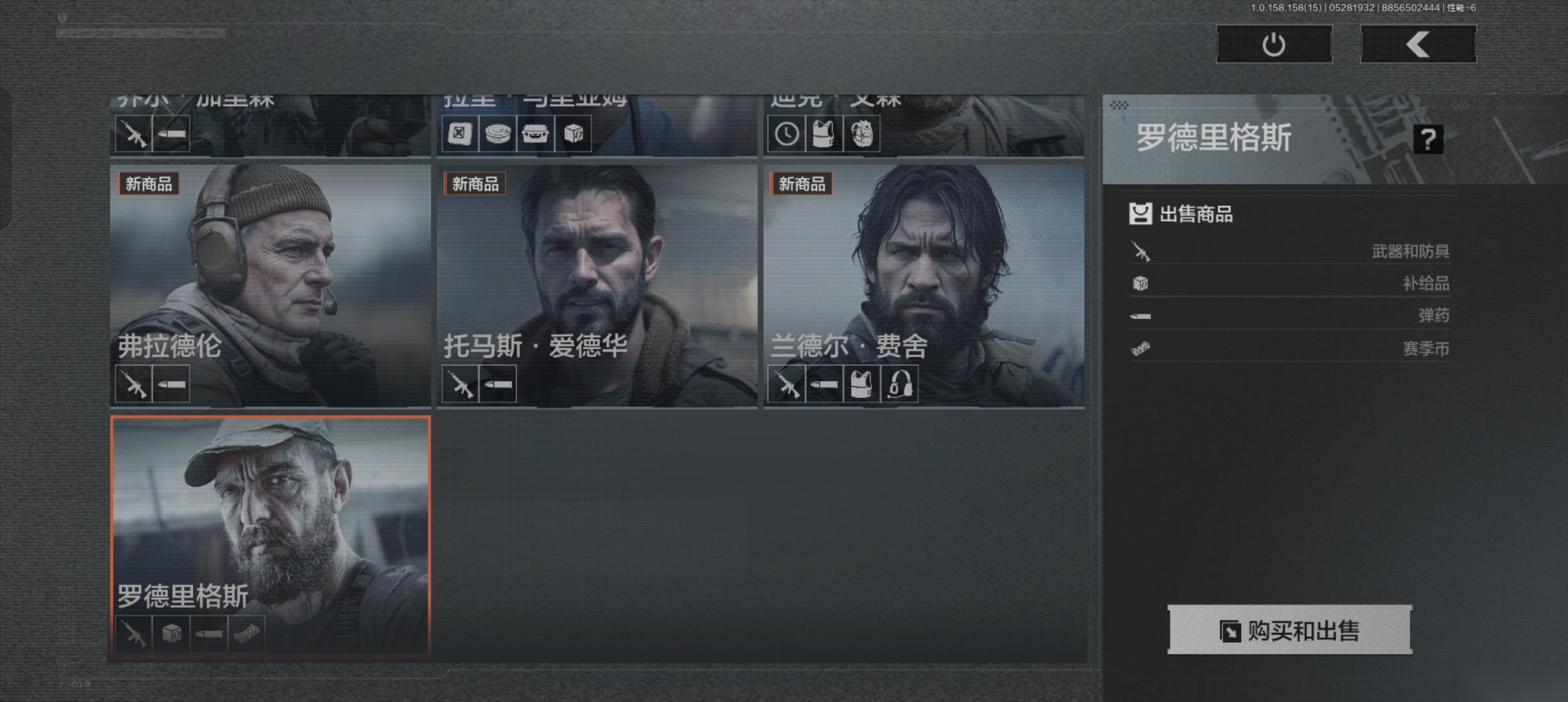Click the rifle icon on 托马斯·爱德华 card
This screenshot has height=702, width=1568.
click(x=460, y=384)
